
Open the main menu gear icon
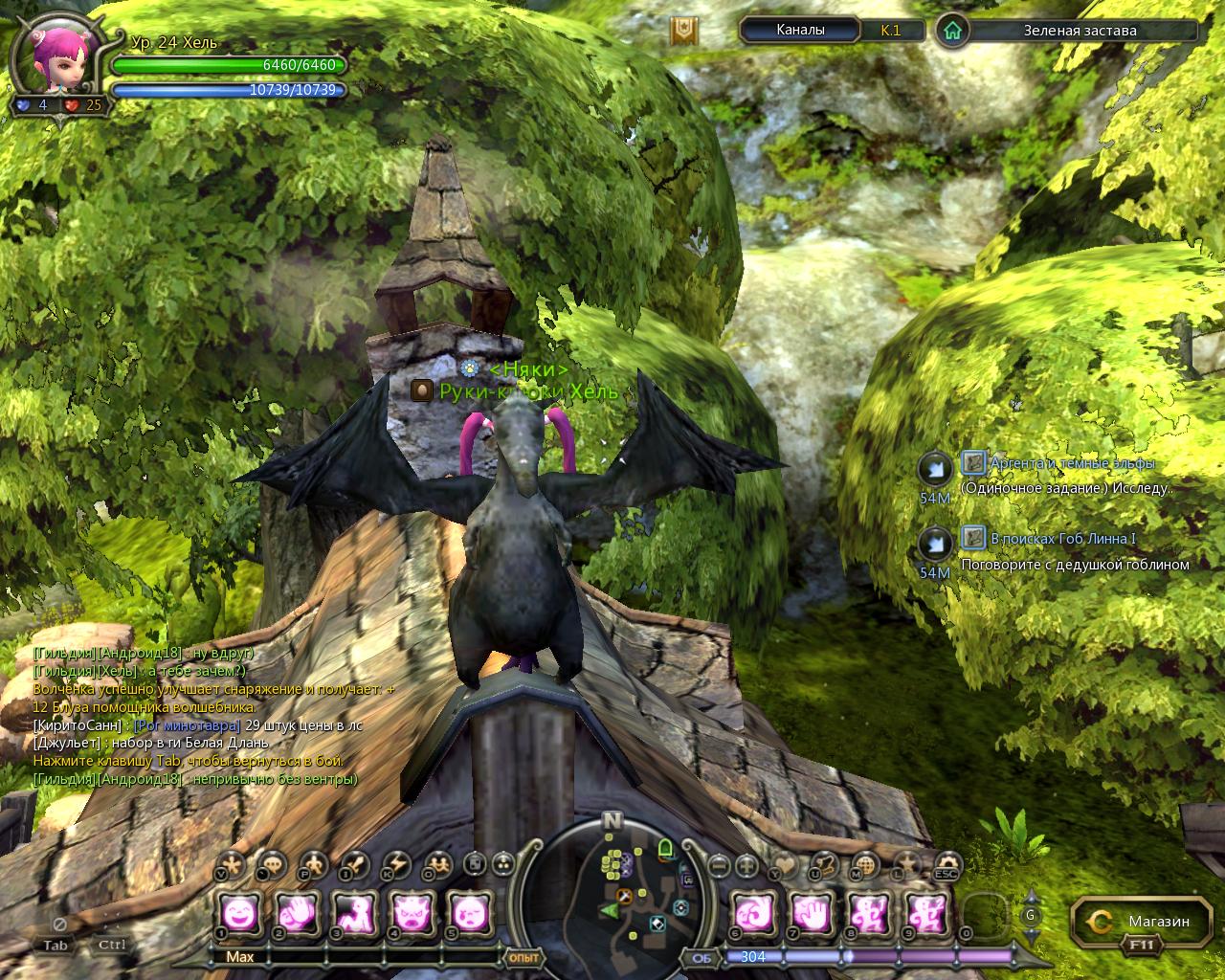[x=947, y=864]
